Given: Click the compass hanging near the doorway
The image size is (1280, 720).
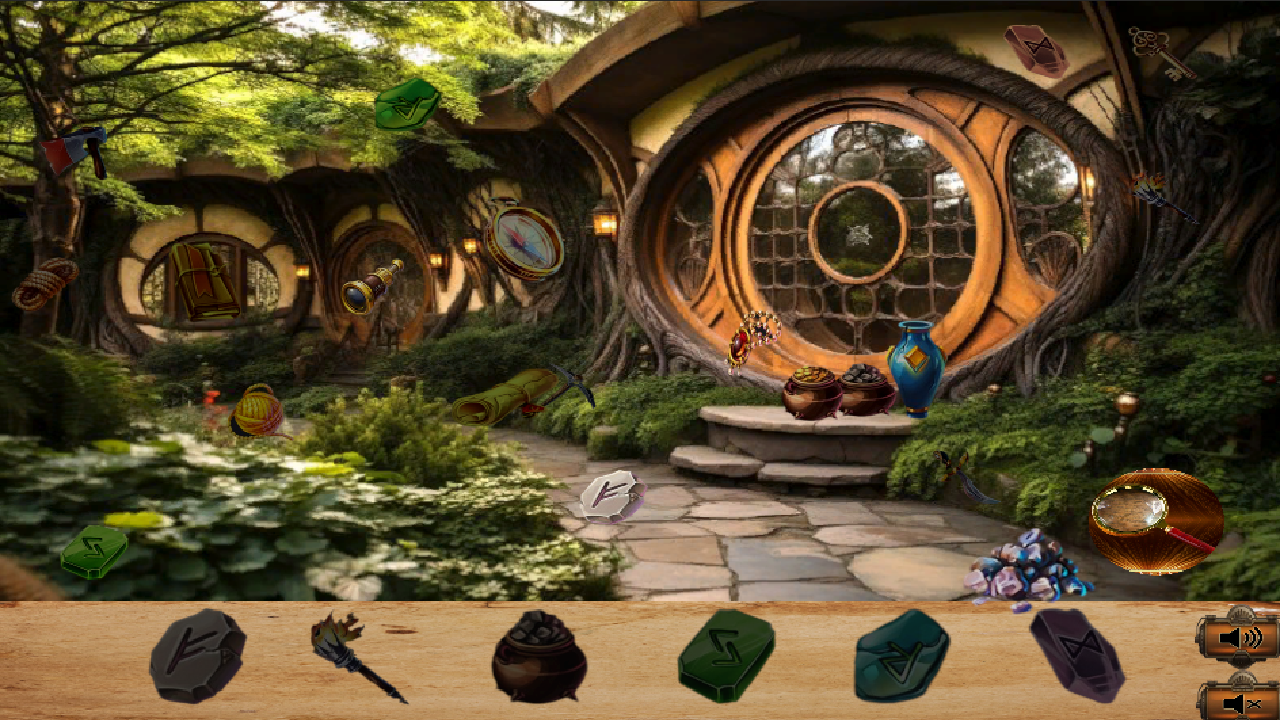Looking at the screenshot, I should tap(524, 243).
